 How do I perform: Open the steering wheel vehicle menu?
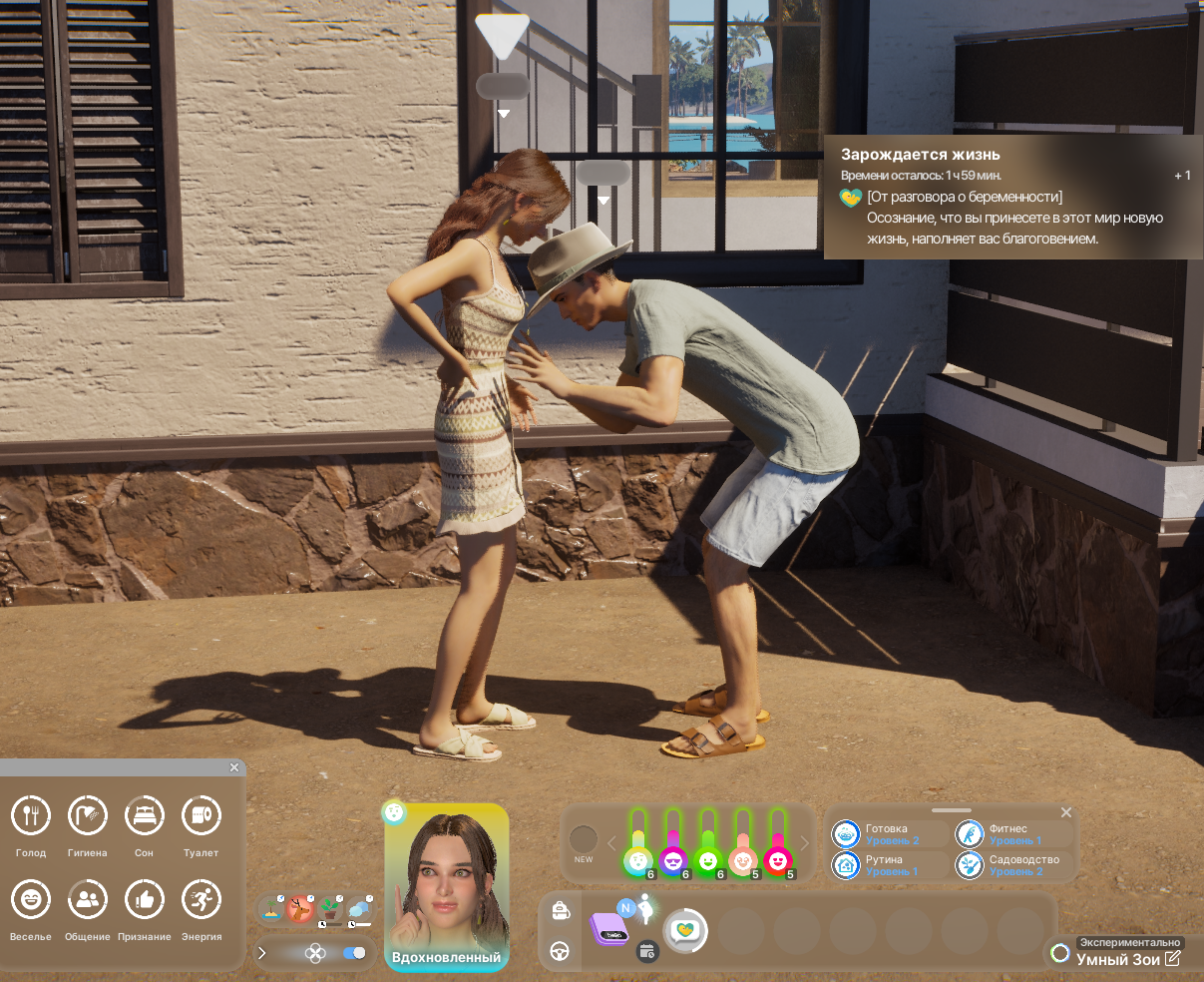[560, 951]
